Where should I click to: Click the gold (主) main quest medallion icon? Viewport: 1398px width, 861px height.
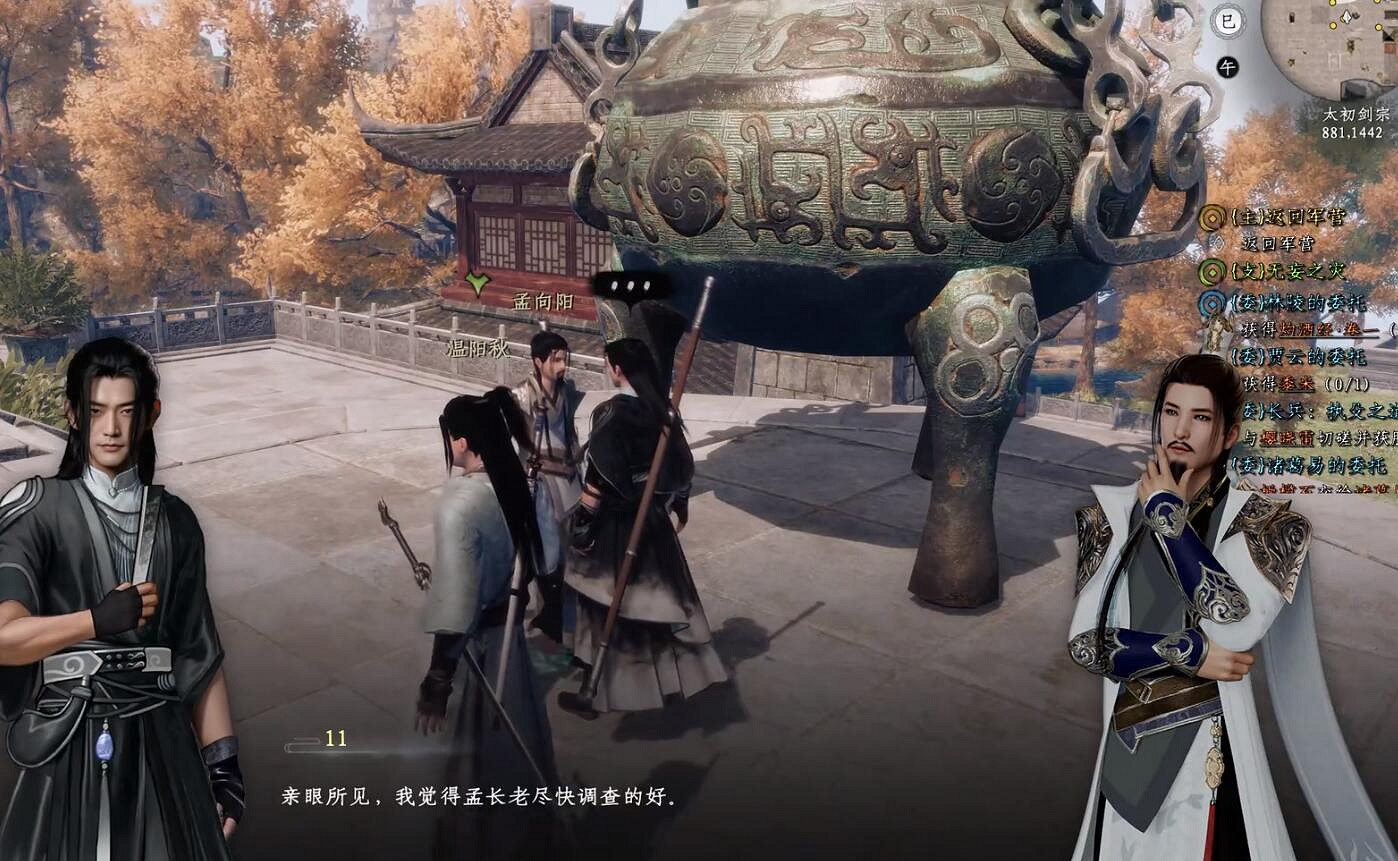pos(1214,218)
